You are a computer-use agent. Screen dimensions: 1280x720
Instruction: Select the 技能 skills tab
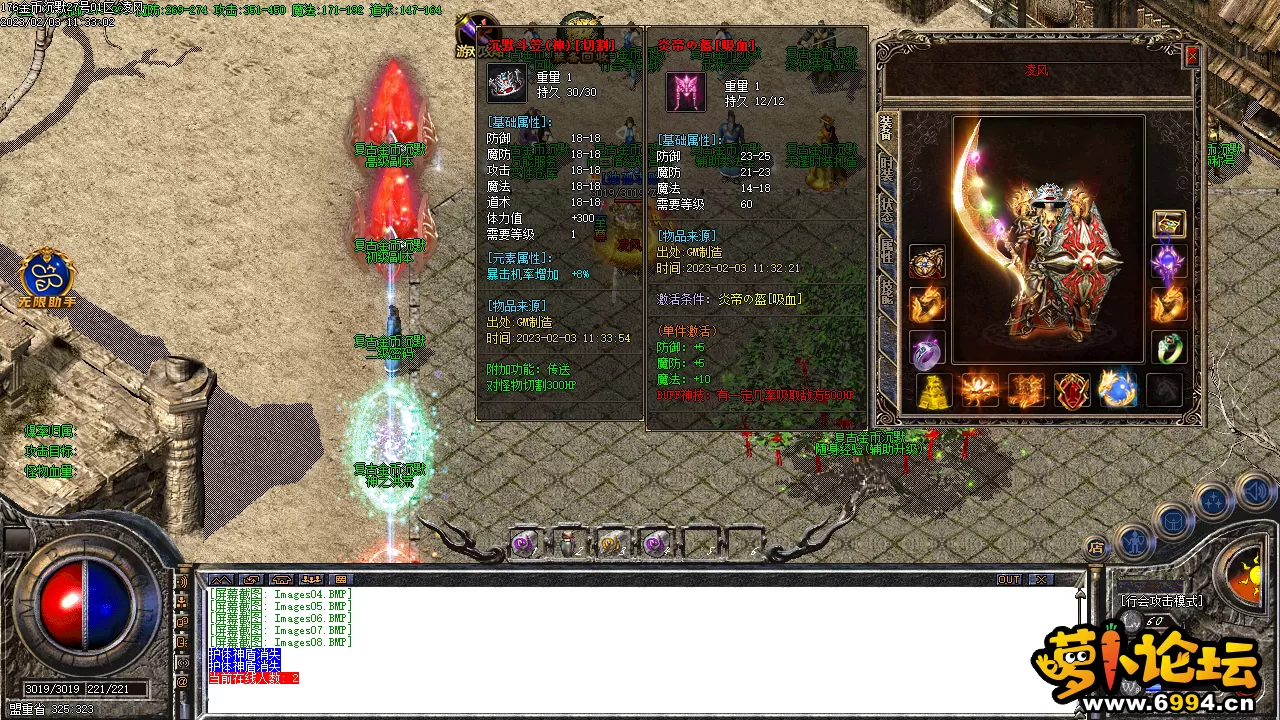[887, 292]
